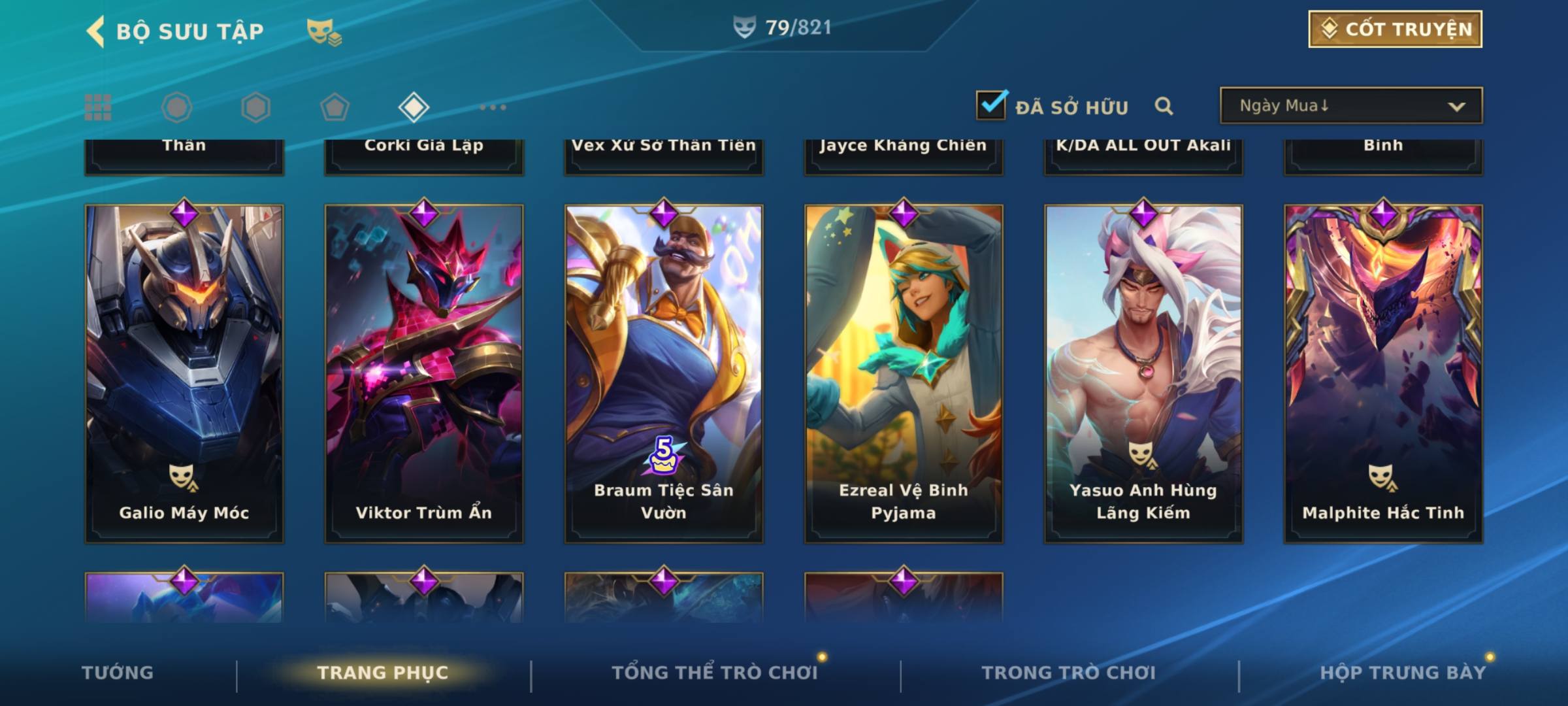The width and height of the screenshot is (1568, 706).
Task: Pick the Ezreal Vệ Binh Pyjama card
Action: 904,373
